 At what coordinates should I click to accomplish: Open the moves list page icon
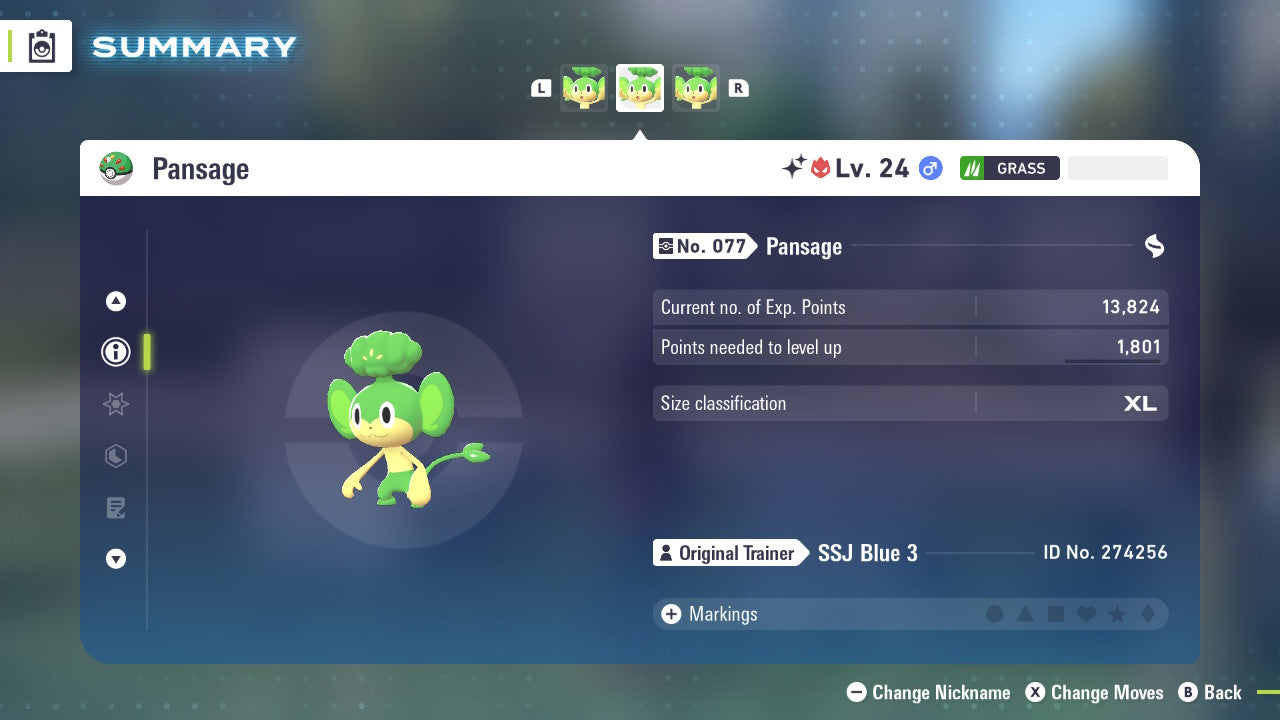(115, 508)
